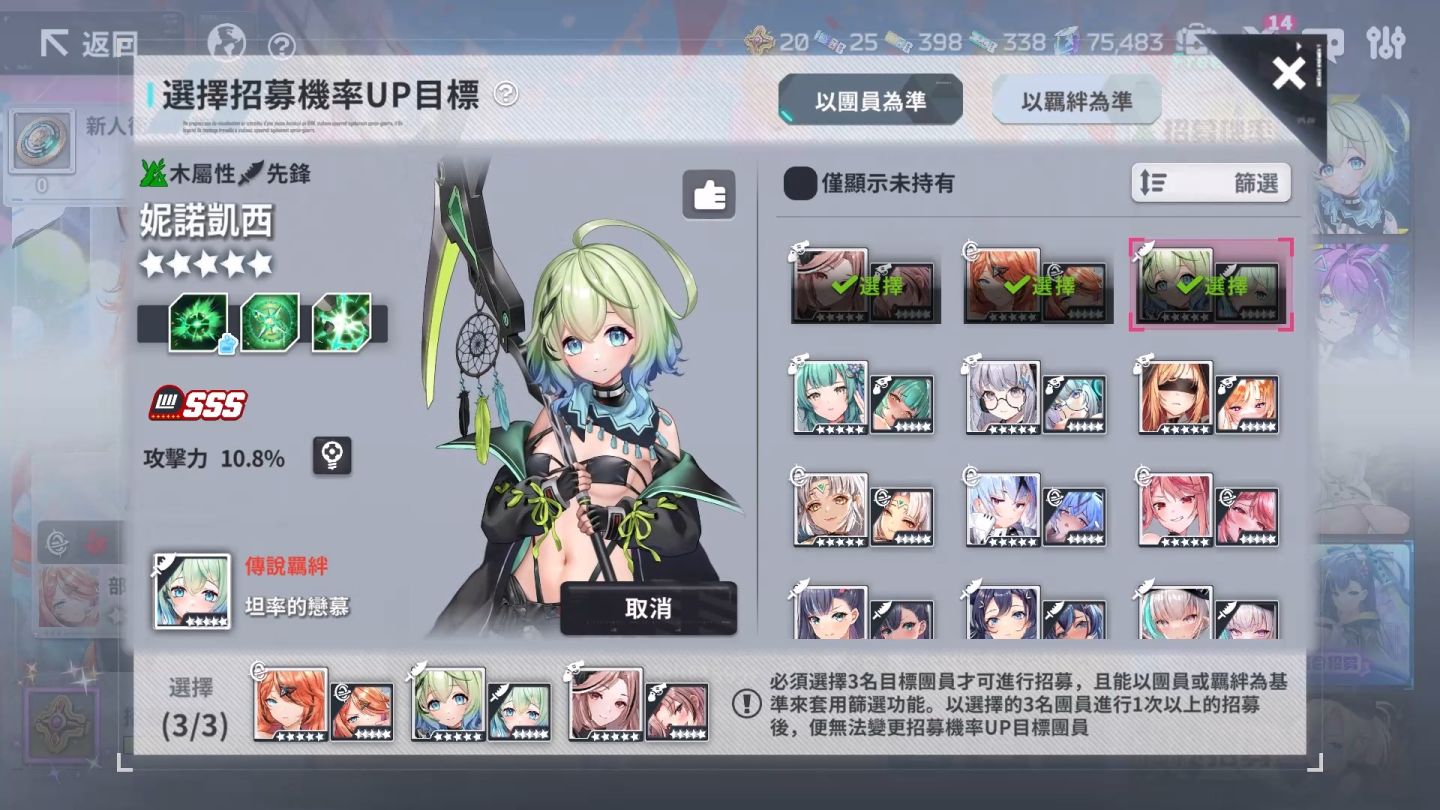The image size is (1440, 810).
Task: Click the third green skill icon in the skill row
Action: point(341,321)
